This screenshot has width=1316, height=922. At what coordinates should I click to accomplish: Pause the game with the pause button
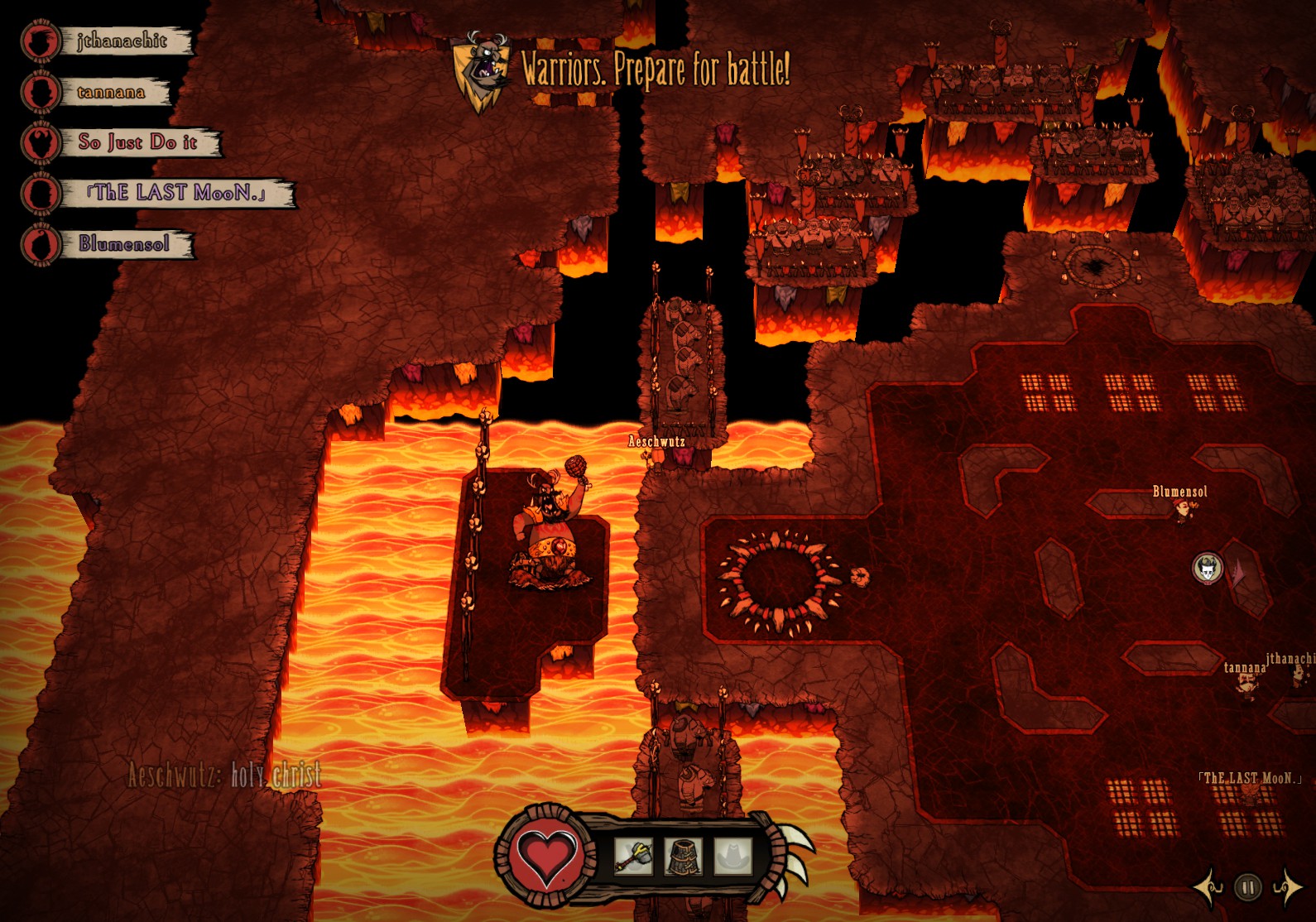(x=1247, y=888)
